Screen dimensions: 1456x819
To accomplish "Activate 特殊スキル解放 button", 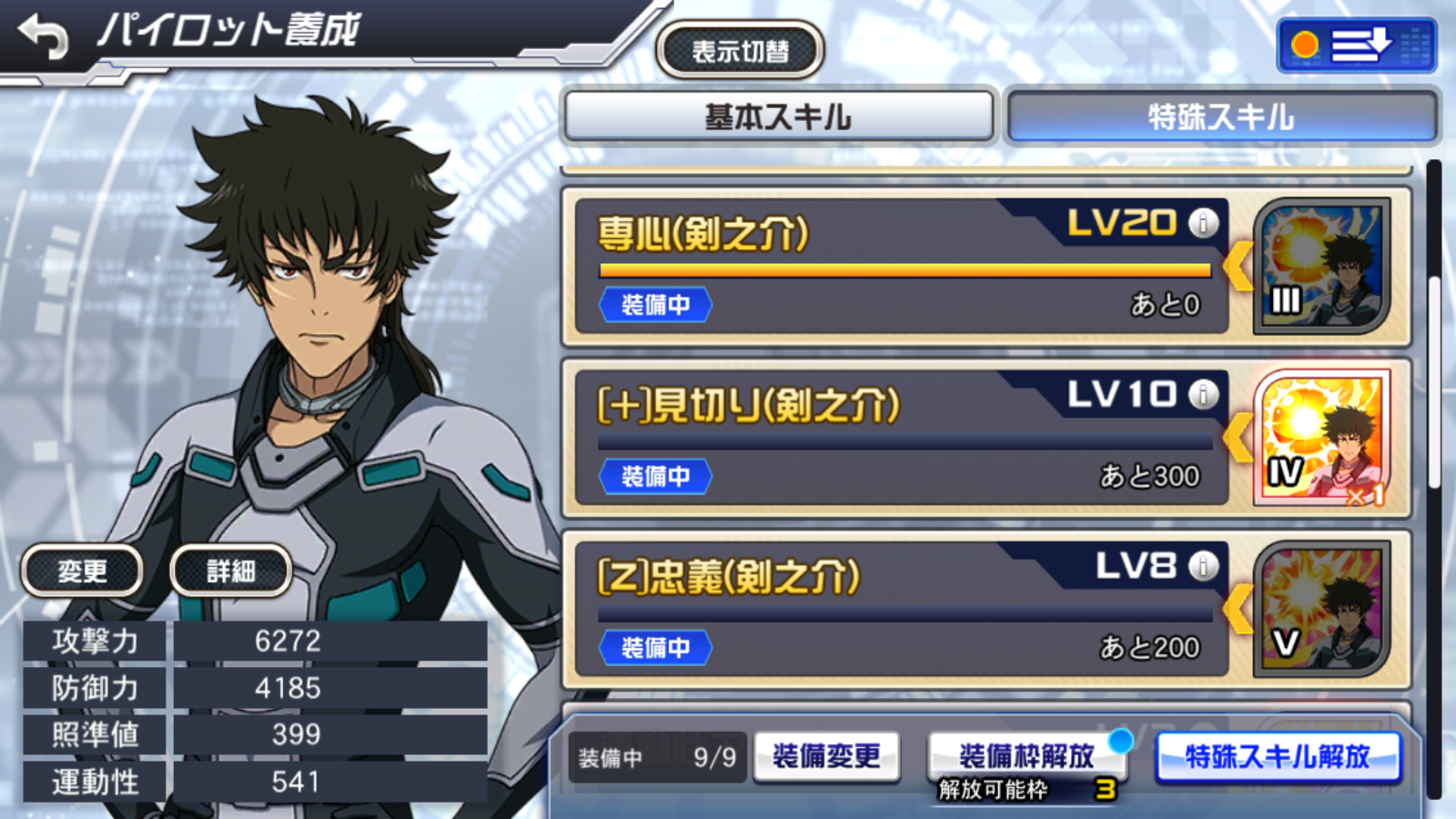I will coord(1277,756).
